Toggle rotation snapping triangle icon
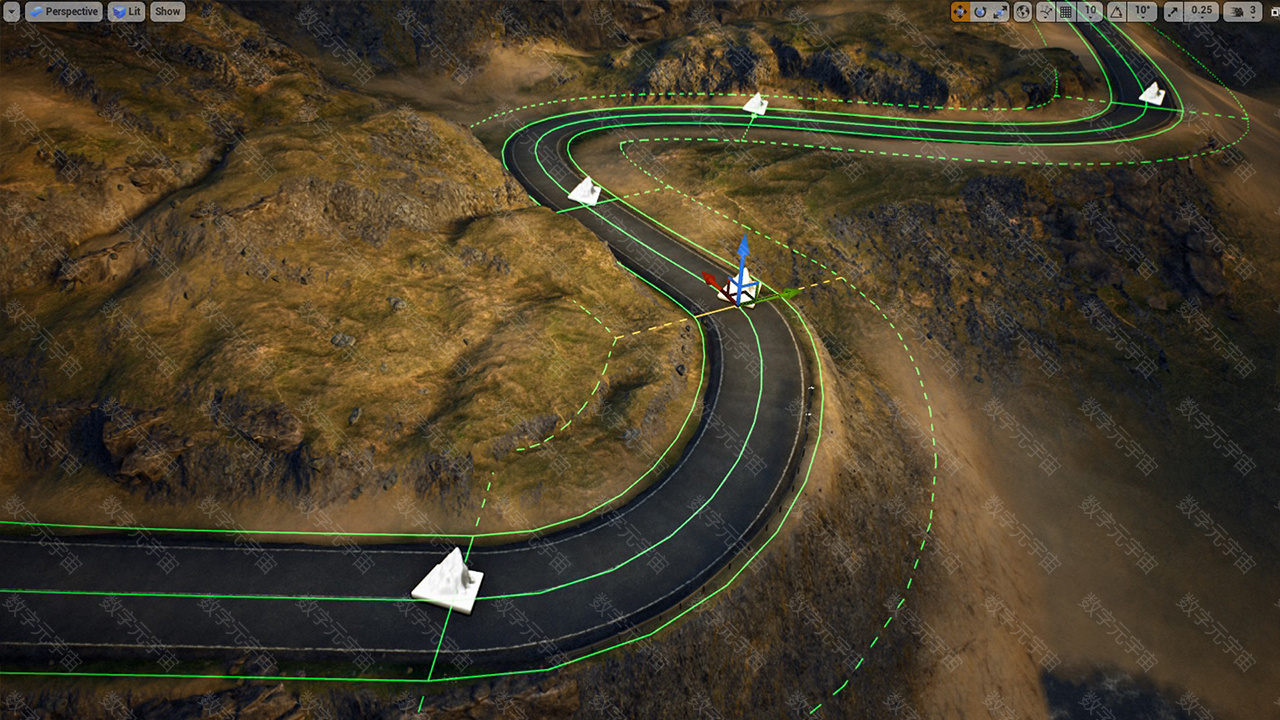The width and height of the screenshot is (1280, 720). (x=1118, y=12)
